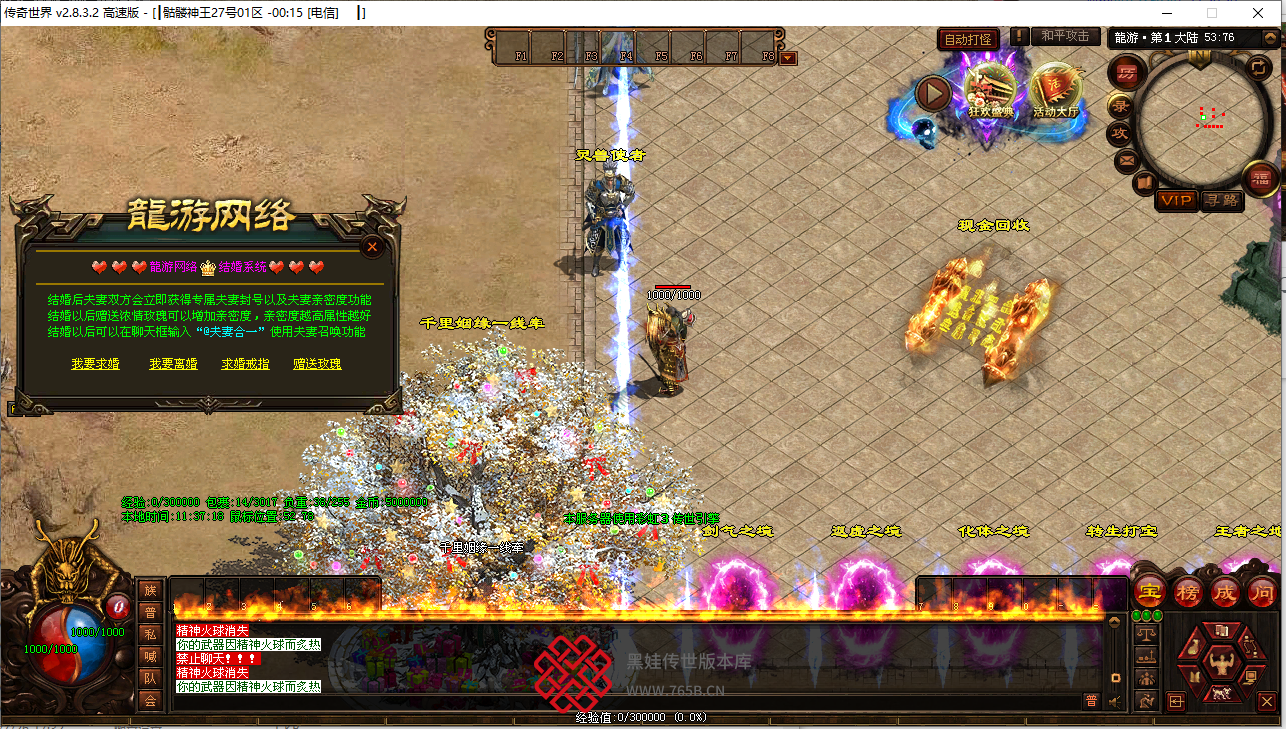The image size is (1286, 729).
Task: Click the 福 welfare button by minimap
Action: click(1260, 178)
